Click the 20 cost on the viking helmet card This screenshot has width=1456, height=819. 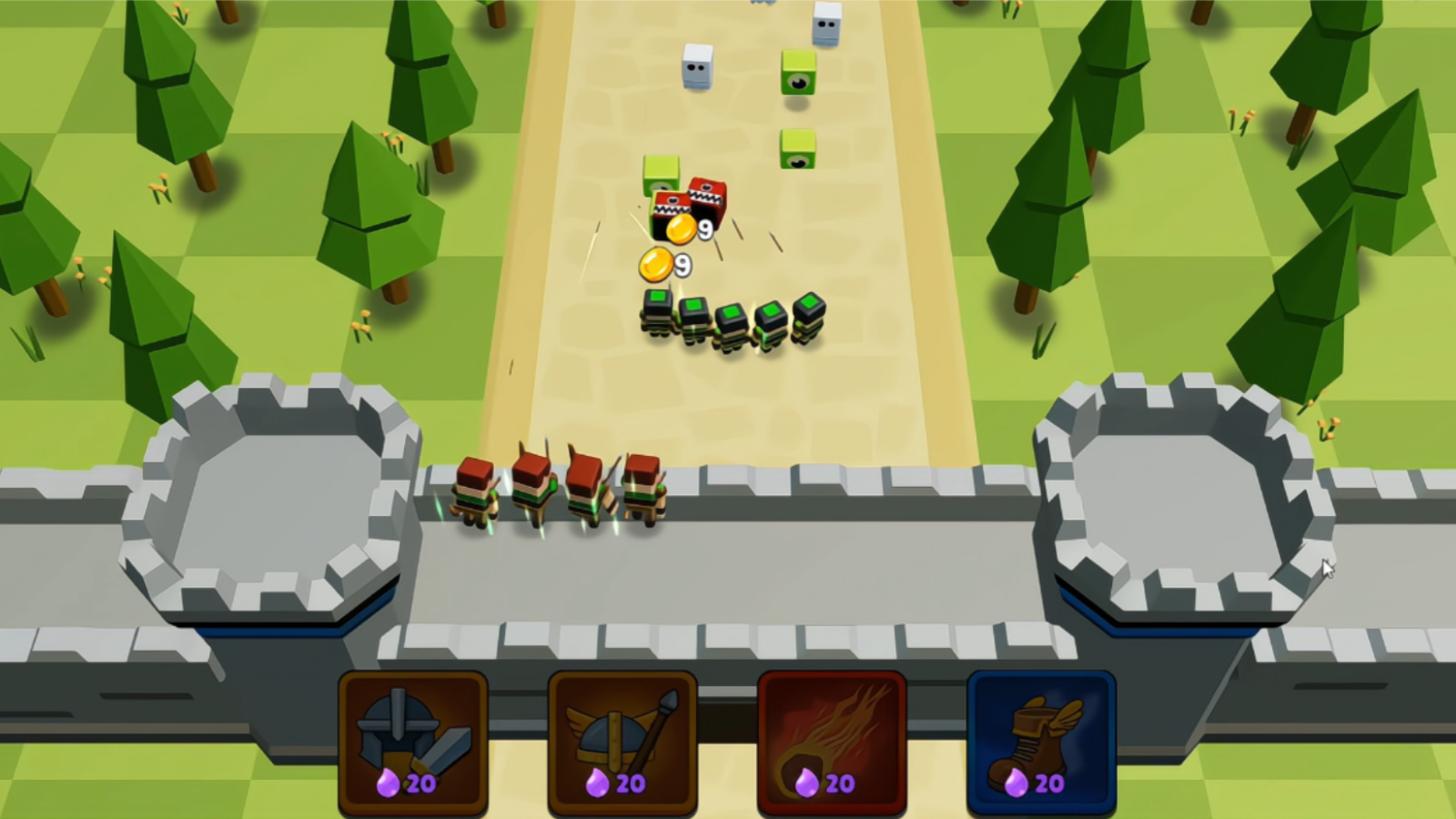(x=632, y=781)
